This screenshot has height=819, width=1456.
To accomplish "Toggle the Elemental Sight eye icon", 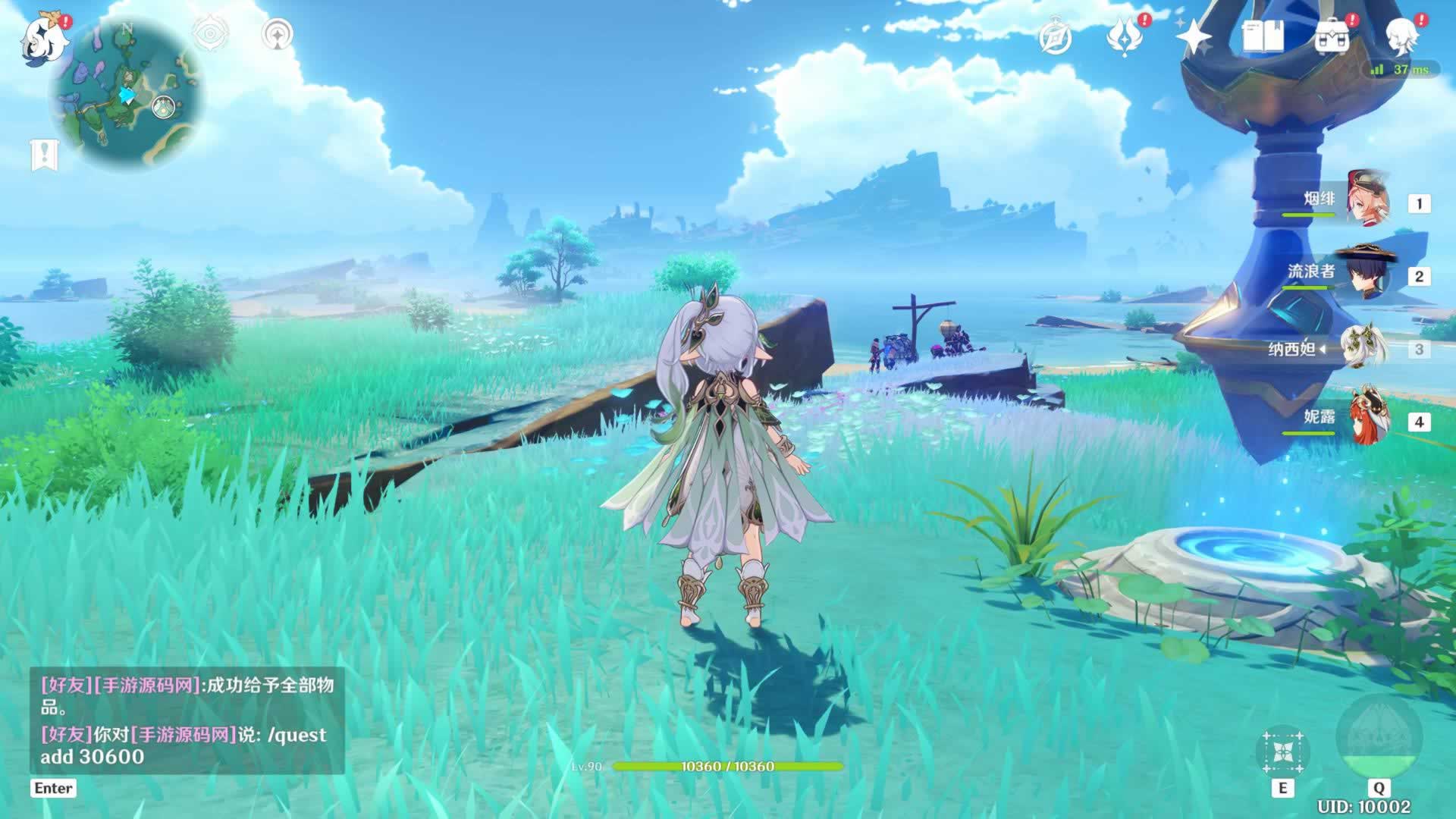I will [210, 34].
